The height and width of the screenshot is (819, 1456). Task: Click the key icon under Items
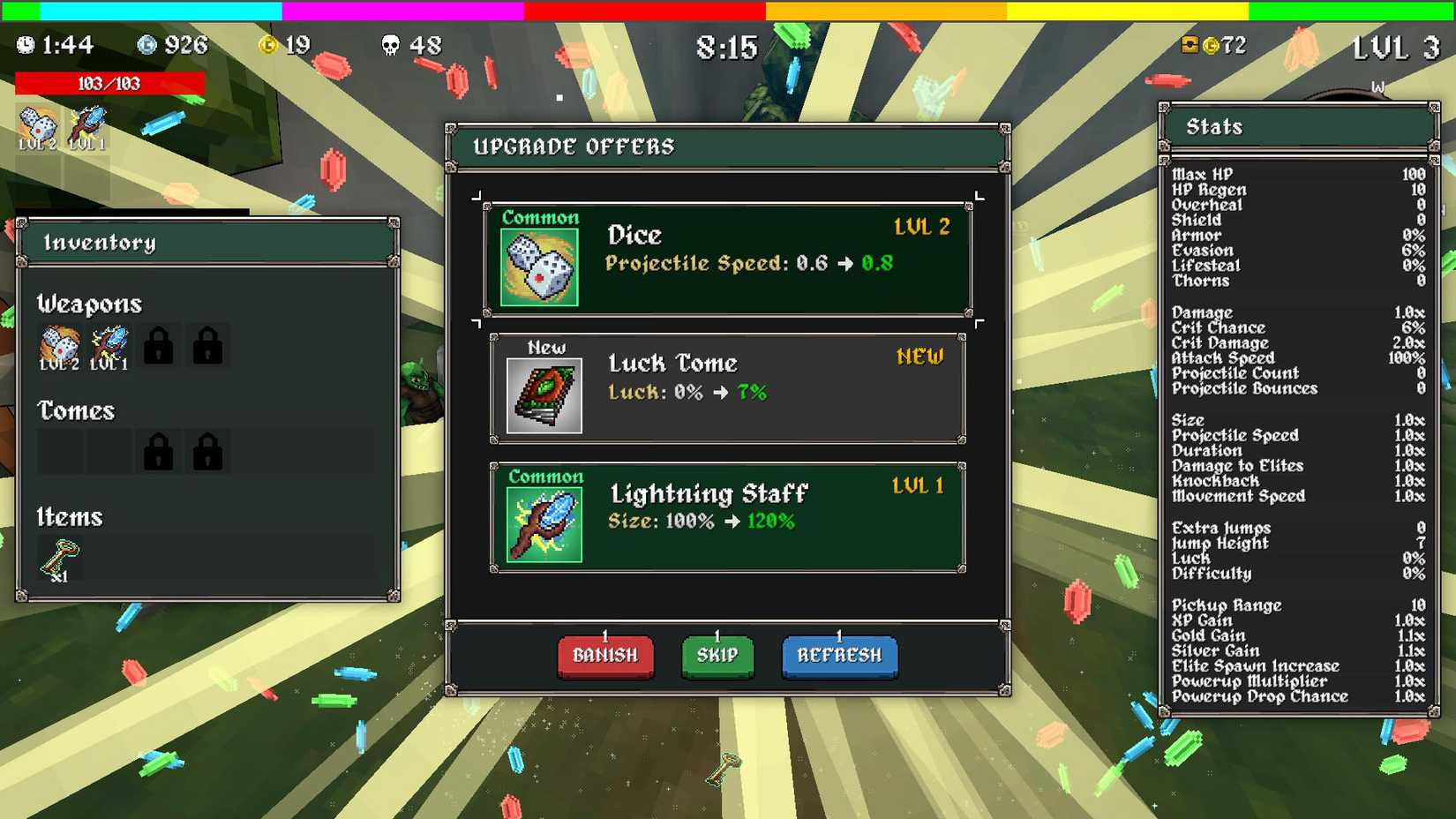click(62, 556)
